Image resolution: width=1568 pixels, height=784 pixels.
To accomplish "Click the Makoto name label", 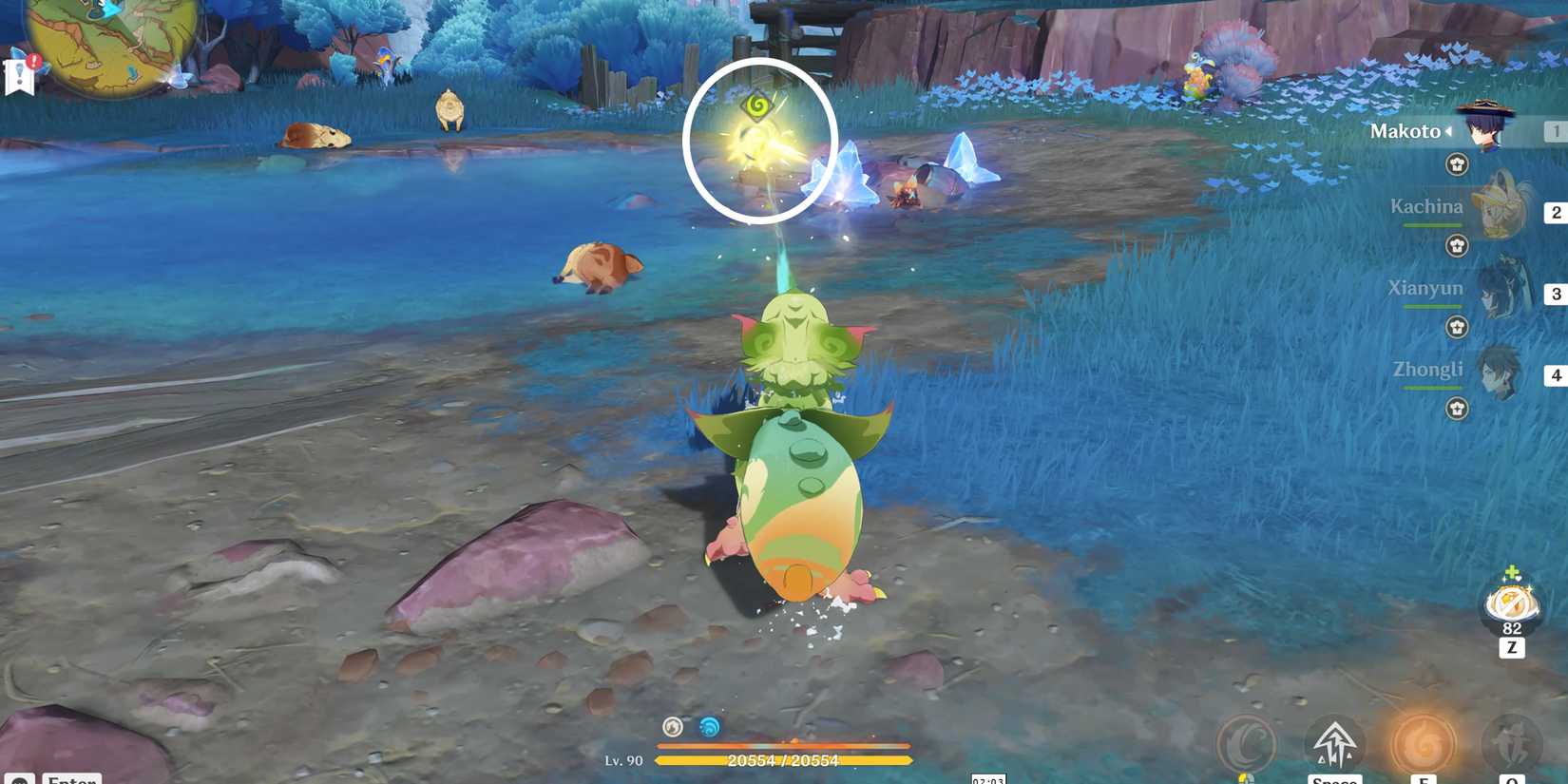I will pos(1404,131).
